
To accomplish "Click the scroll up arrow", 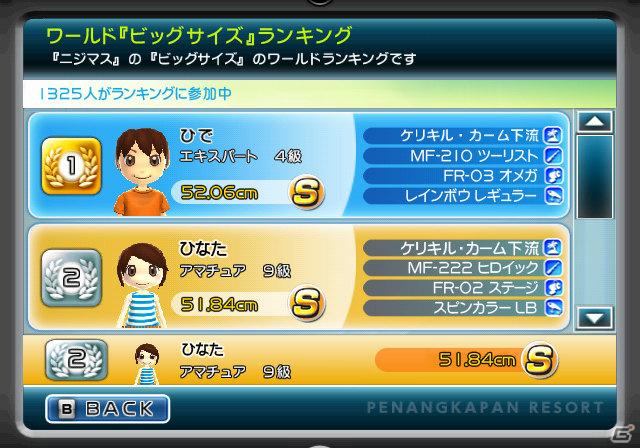I will [595, 123].
